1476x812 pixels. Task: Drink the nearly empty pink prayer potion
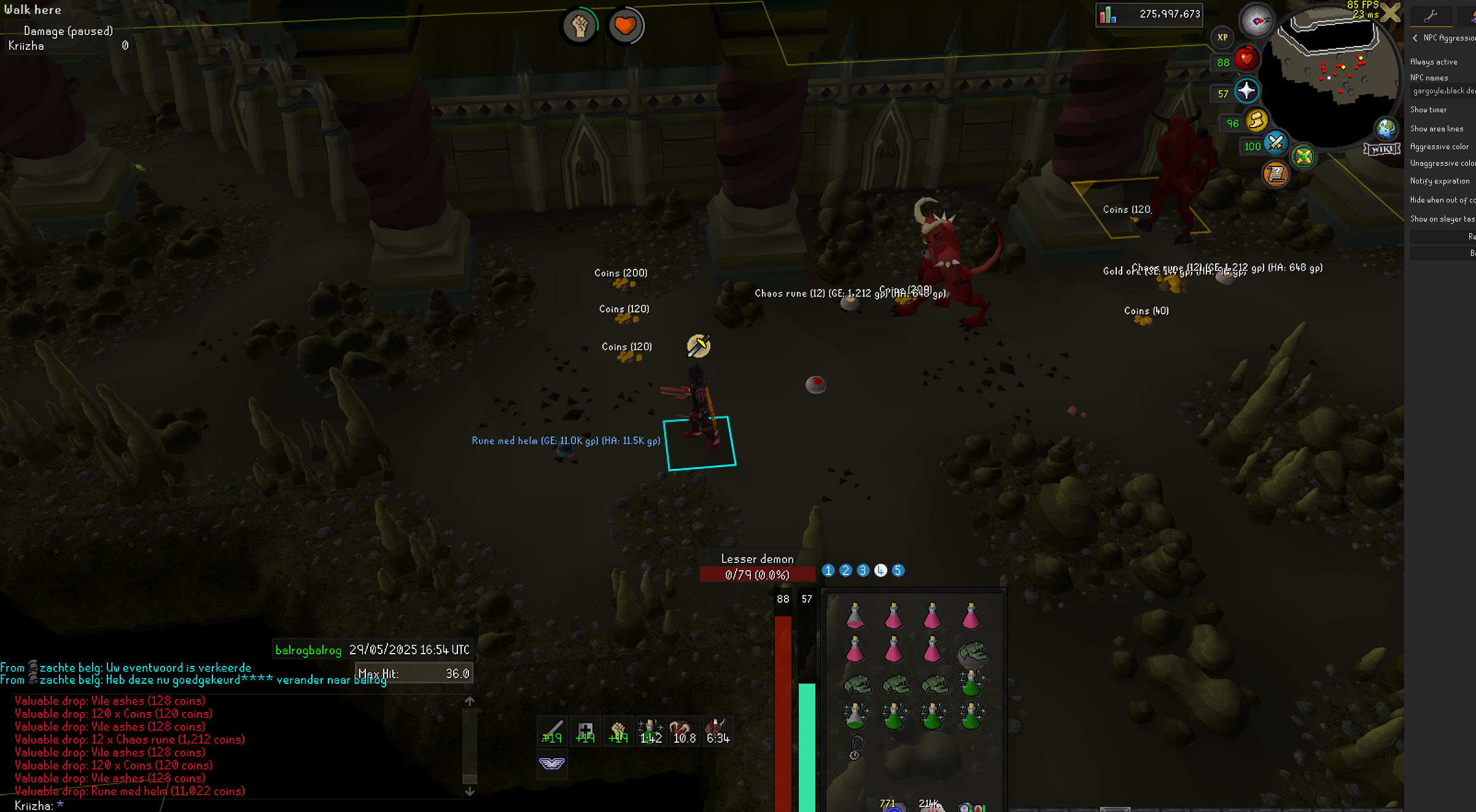point(855,616)
